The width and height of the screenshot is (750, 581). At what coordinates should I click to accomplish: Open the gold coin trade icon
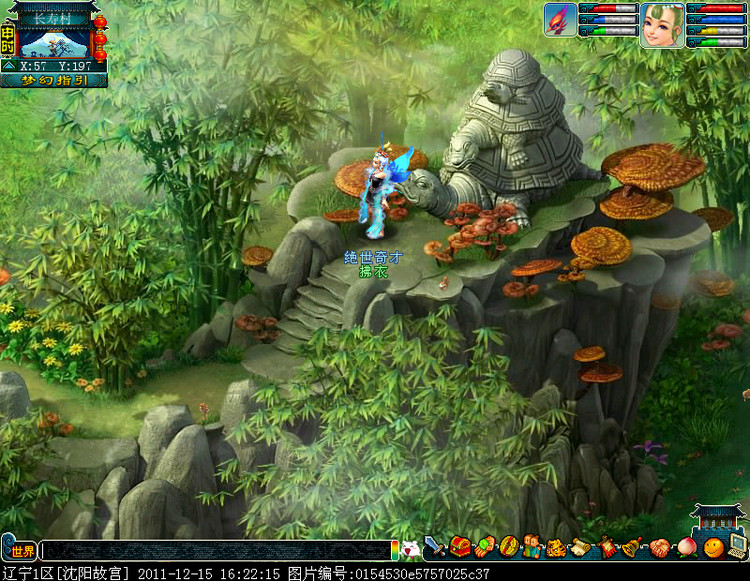tap(508, 547)
